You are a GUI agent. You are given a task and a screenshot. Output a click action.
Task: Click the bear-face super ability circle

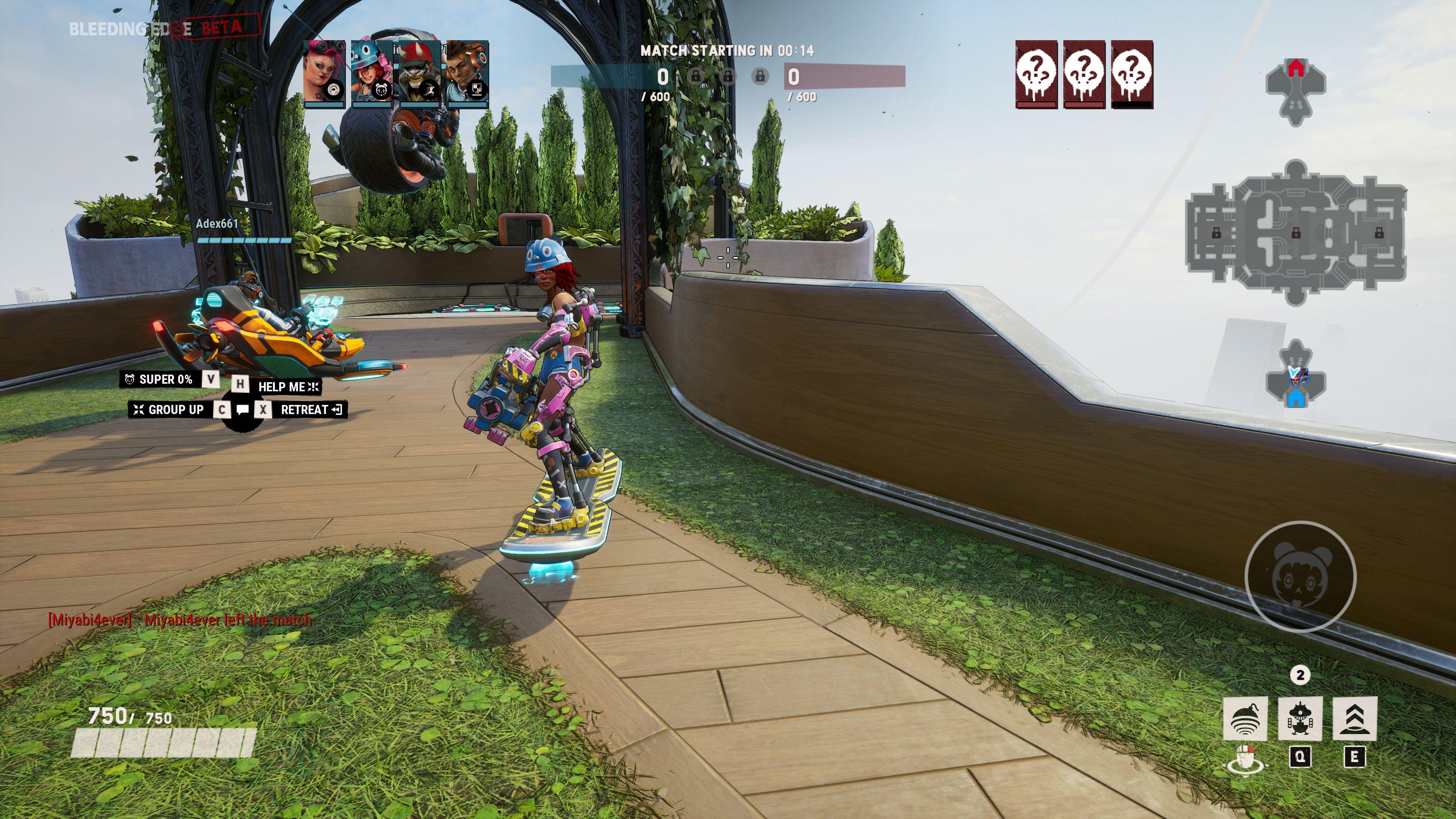pos(1300,576)
